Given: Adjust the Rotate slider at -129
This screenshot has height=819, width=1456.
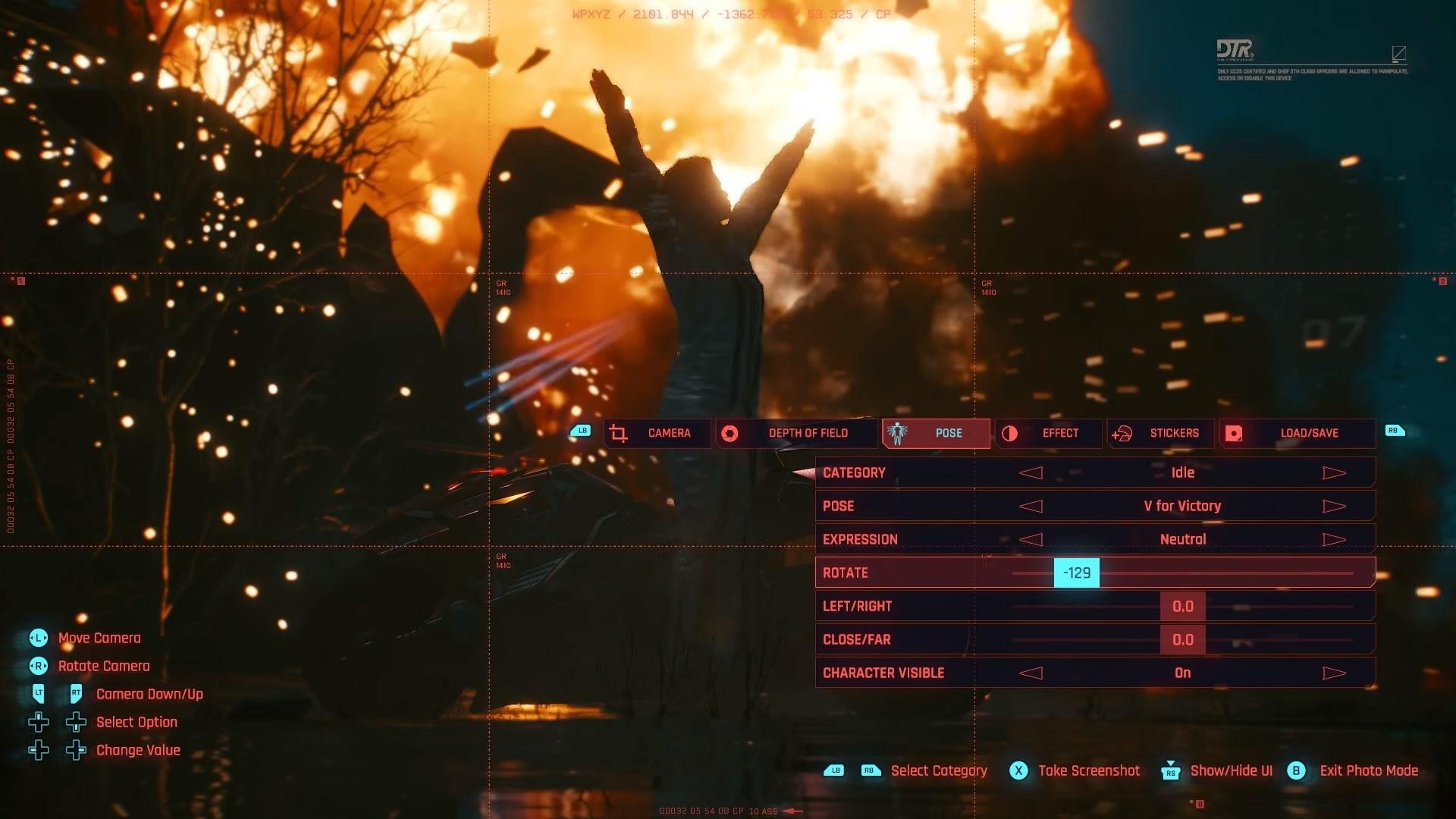Looking at the screenshot, I should (1078, 573).
